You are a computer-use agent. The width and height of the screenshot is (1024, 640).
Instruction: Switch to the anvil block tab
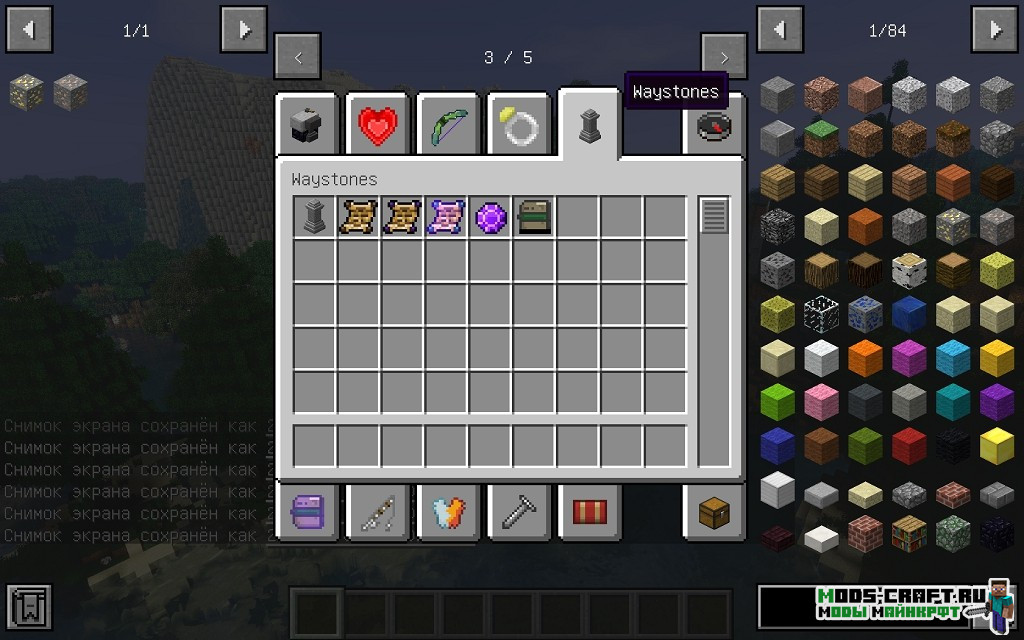pyautogui.click(x=307, y=125)
